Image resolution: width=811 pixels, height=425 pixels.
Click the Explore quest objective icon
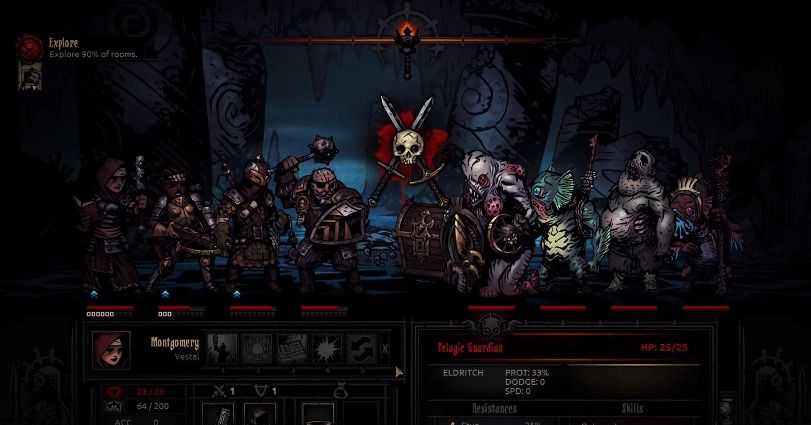click(x=30, y=45)
